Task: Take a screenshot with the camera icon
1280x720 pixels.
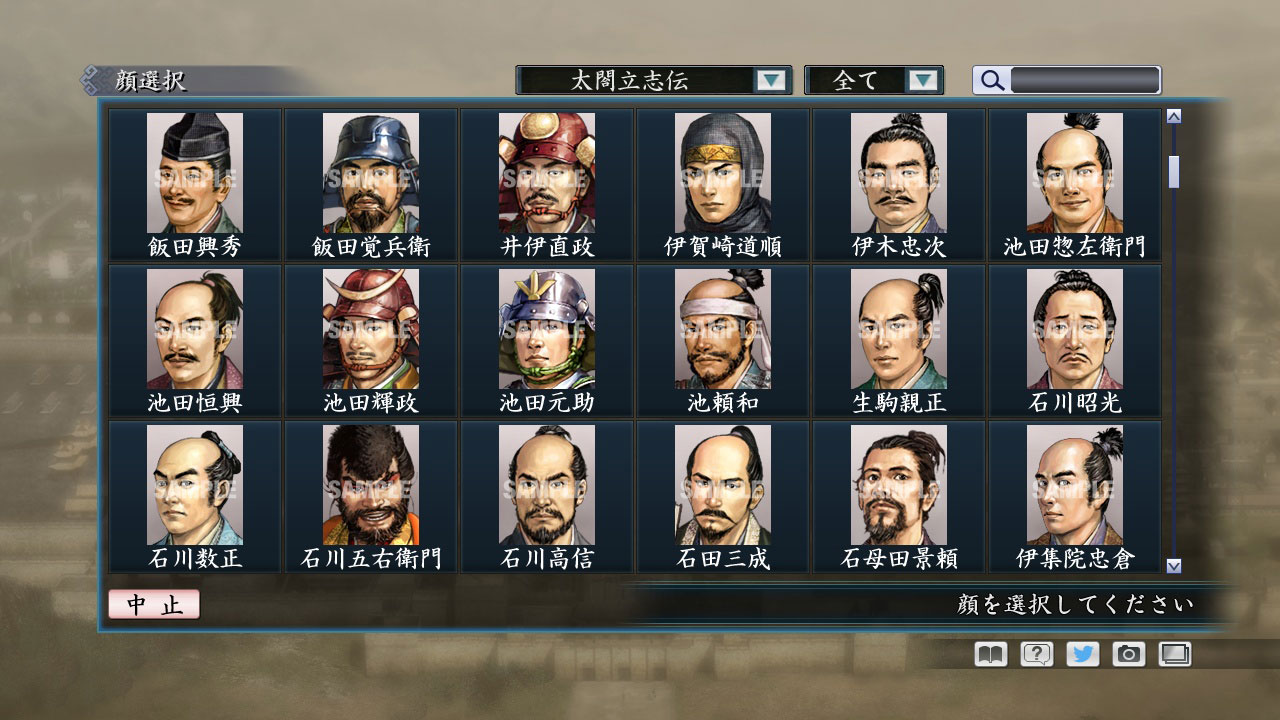Action: (x=1128, y=654)
